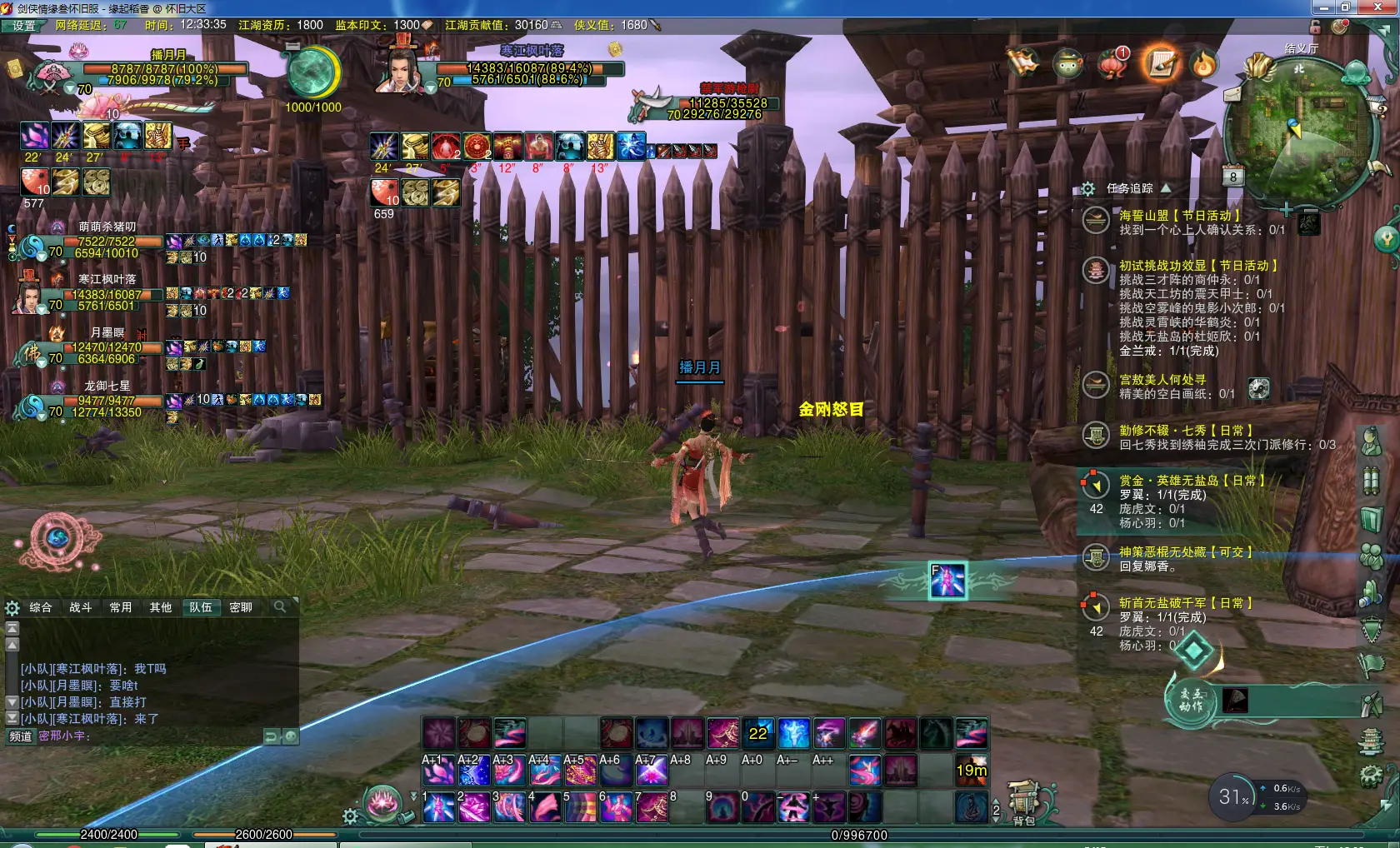Open the mail envelope on the minimap
The width and height of the screenshot is (1400, 848).
click(1232, 95)
